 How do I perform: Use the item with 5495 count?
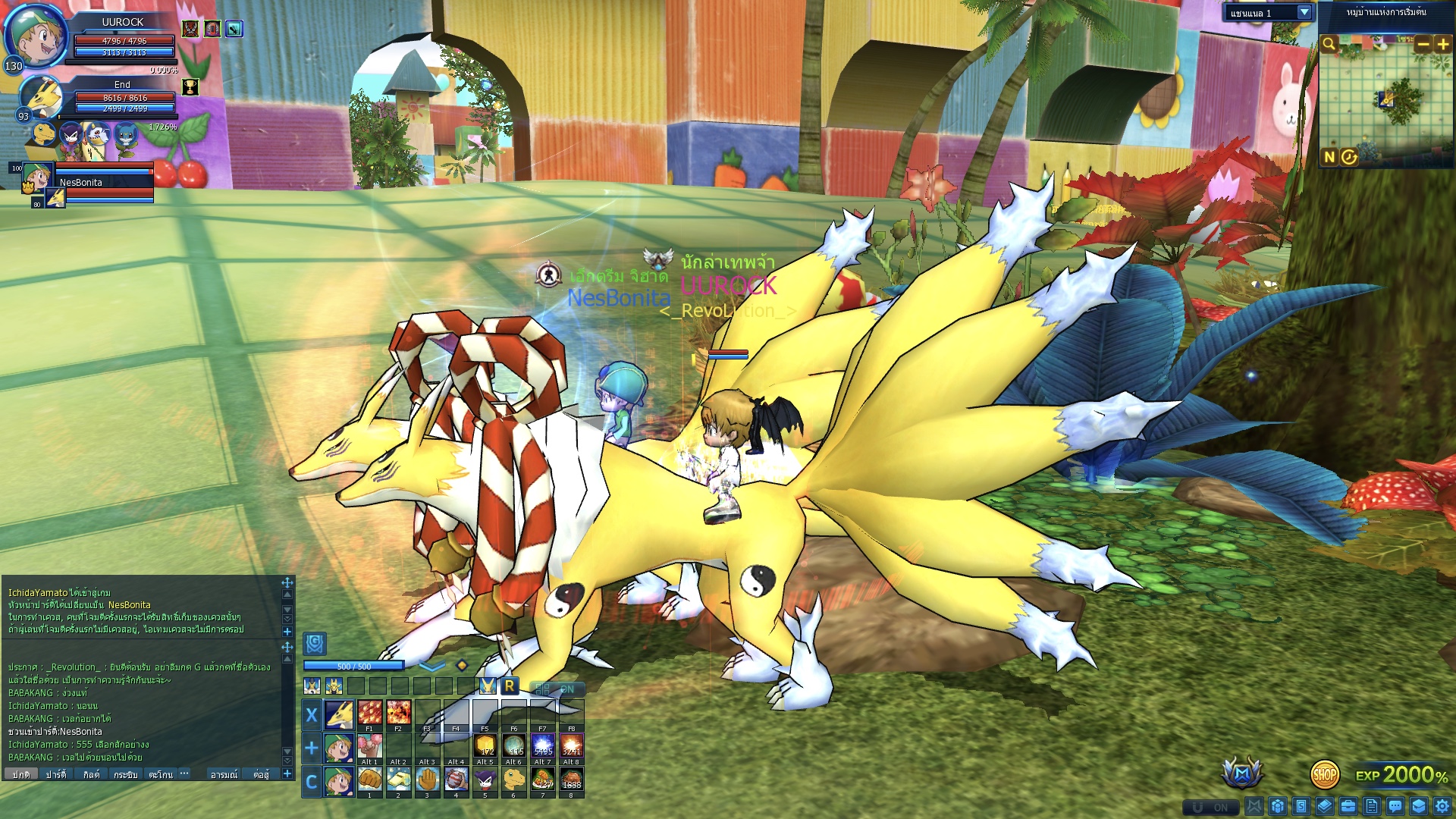pyautogui.click(x=542, y=745)
